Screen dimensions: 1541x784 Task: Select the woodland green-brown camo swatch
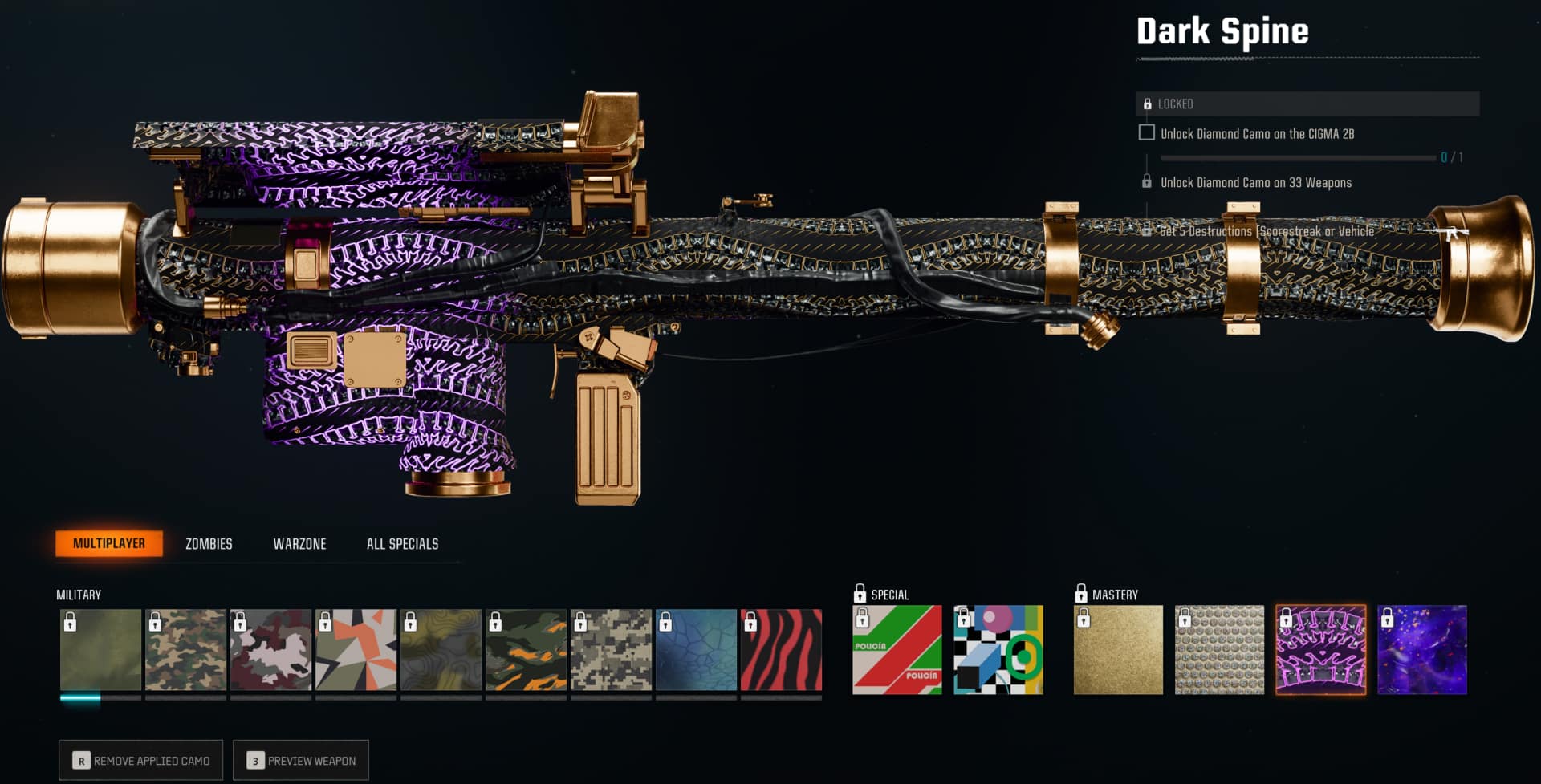[185, 650]
